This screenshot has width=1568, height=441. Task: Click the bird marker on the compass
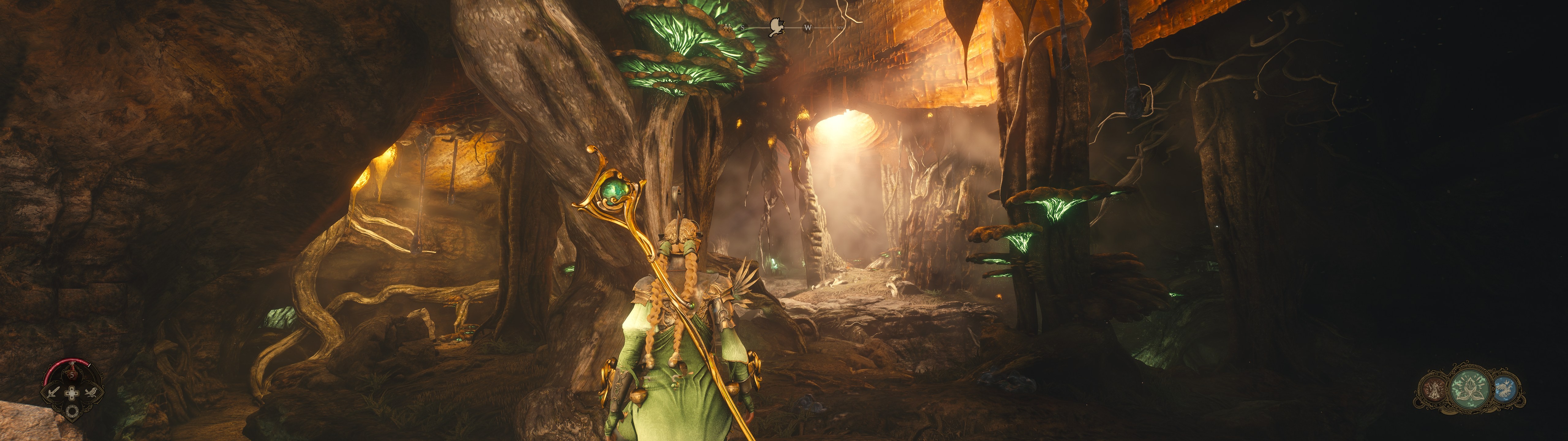coord(776,27)
